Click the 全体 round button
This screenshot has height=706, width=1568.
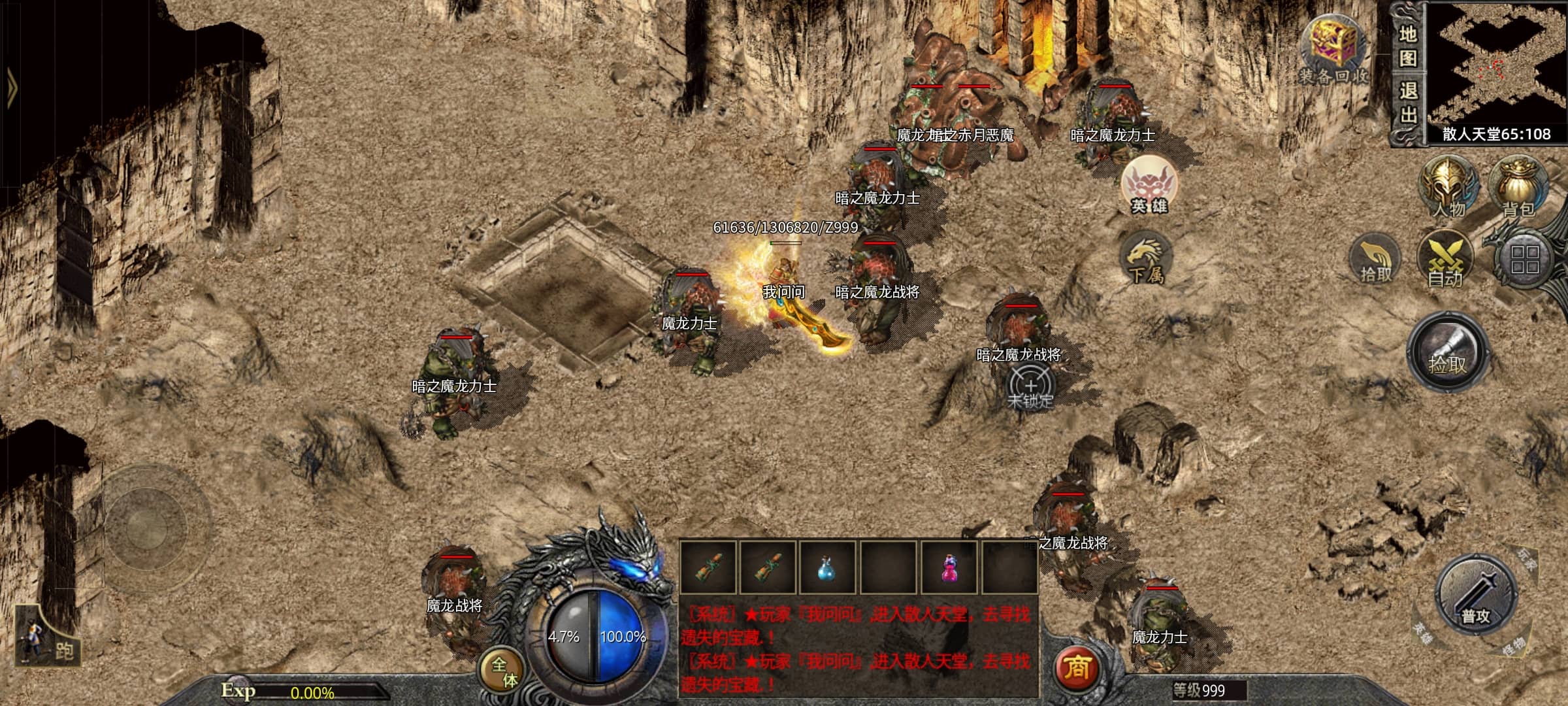click(x=504, y=671)
